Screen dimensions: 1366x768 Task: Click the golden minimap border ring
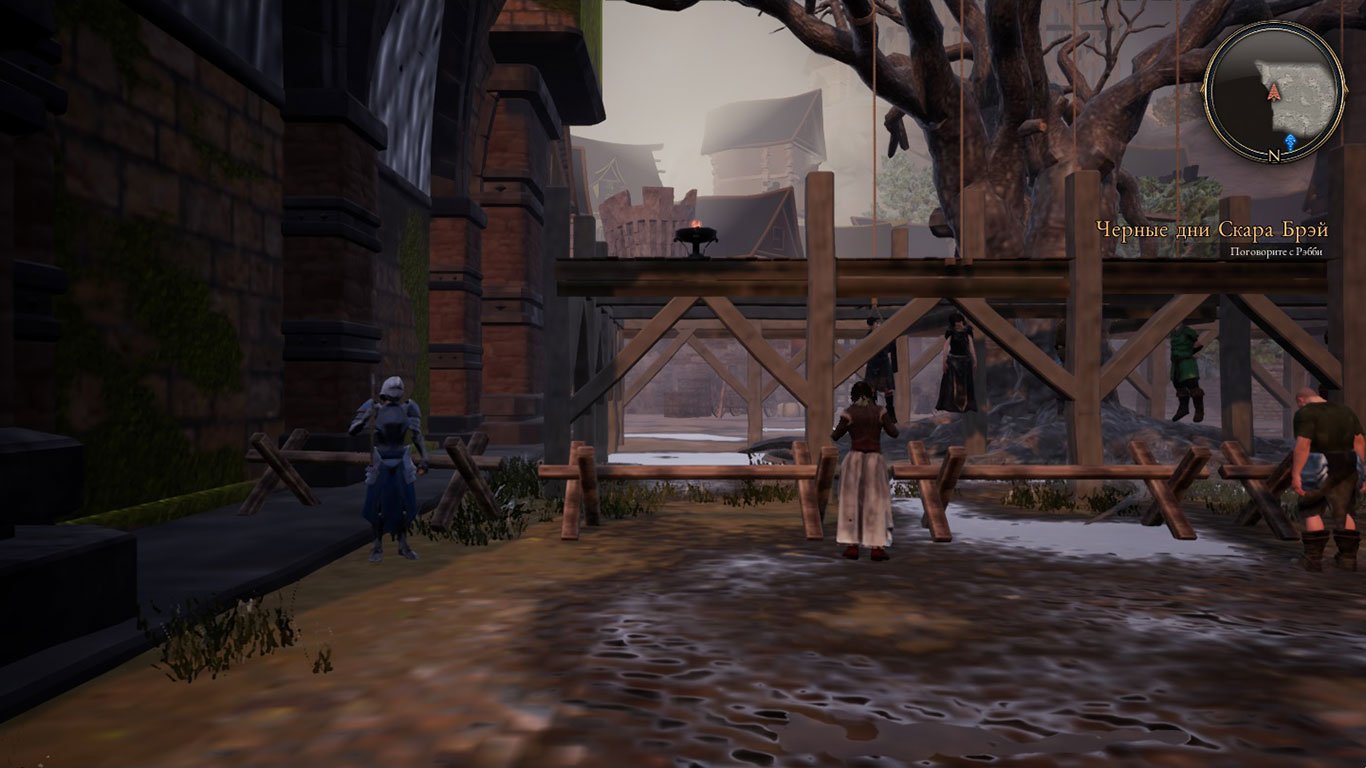click(1208, 92)
